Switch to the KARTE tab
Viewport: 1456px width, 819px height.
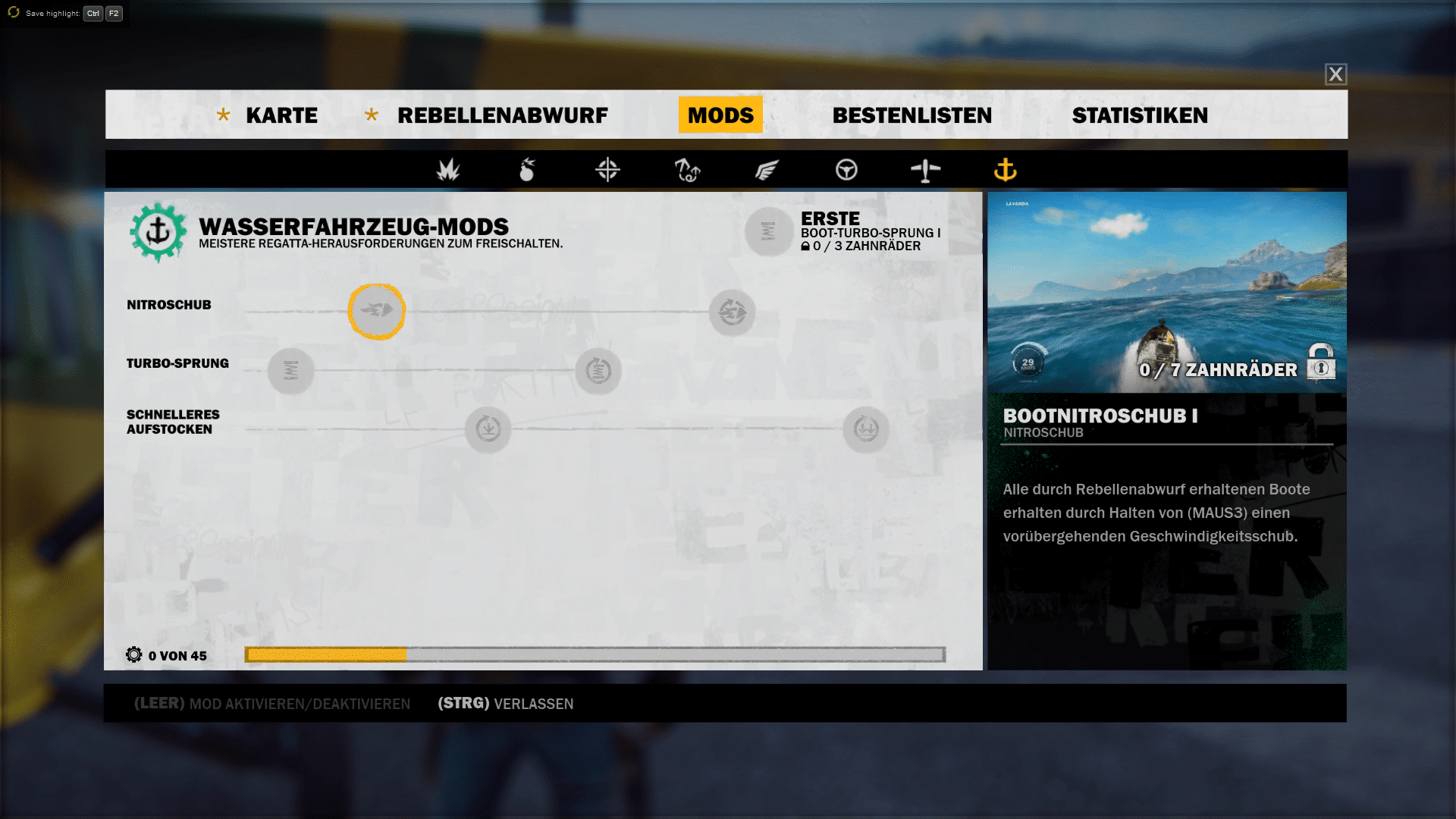coord(281,115)
